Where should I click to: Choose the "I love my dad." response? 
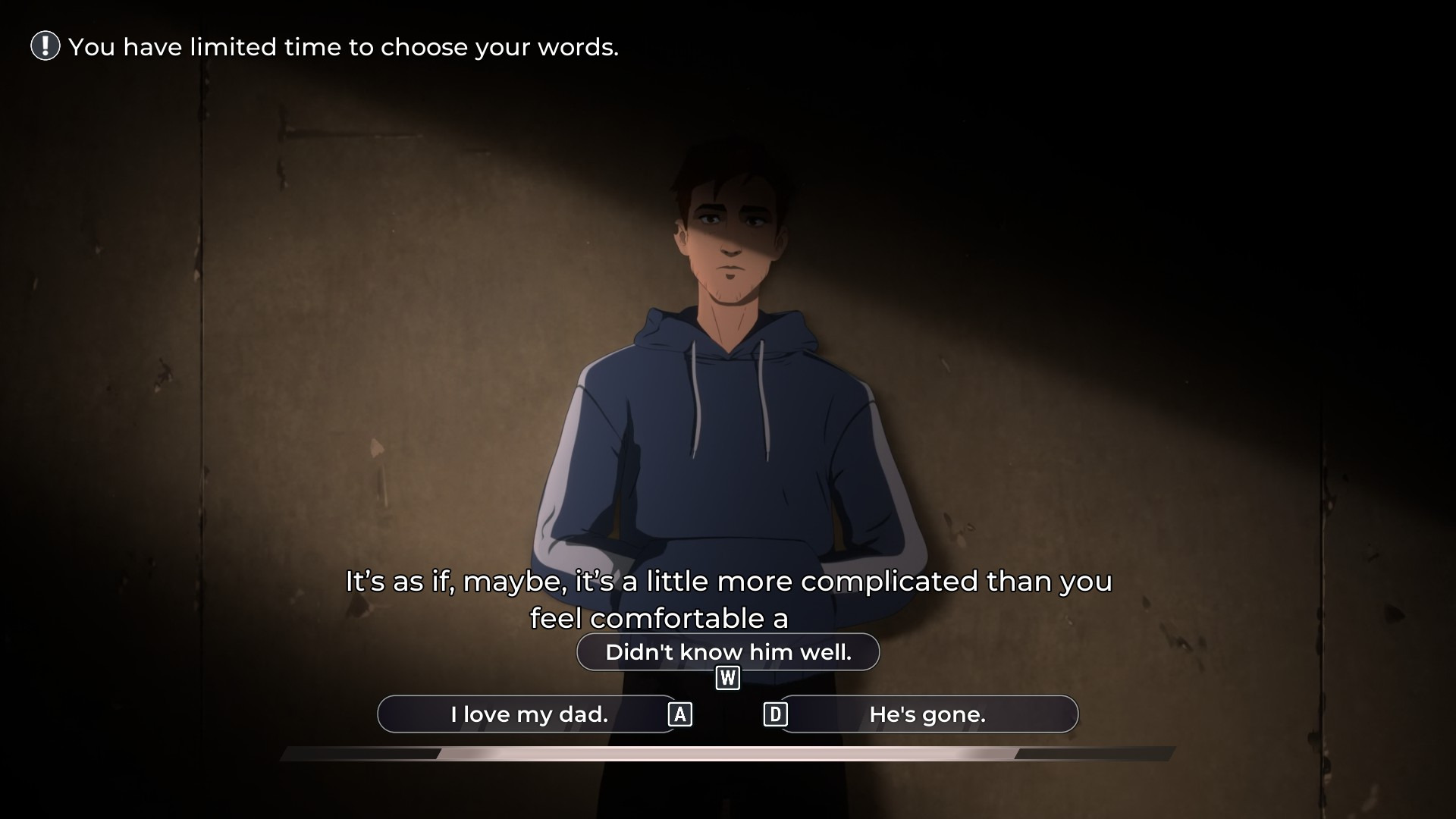point(529,713)
